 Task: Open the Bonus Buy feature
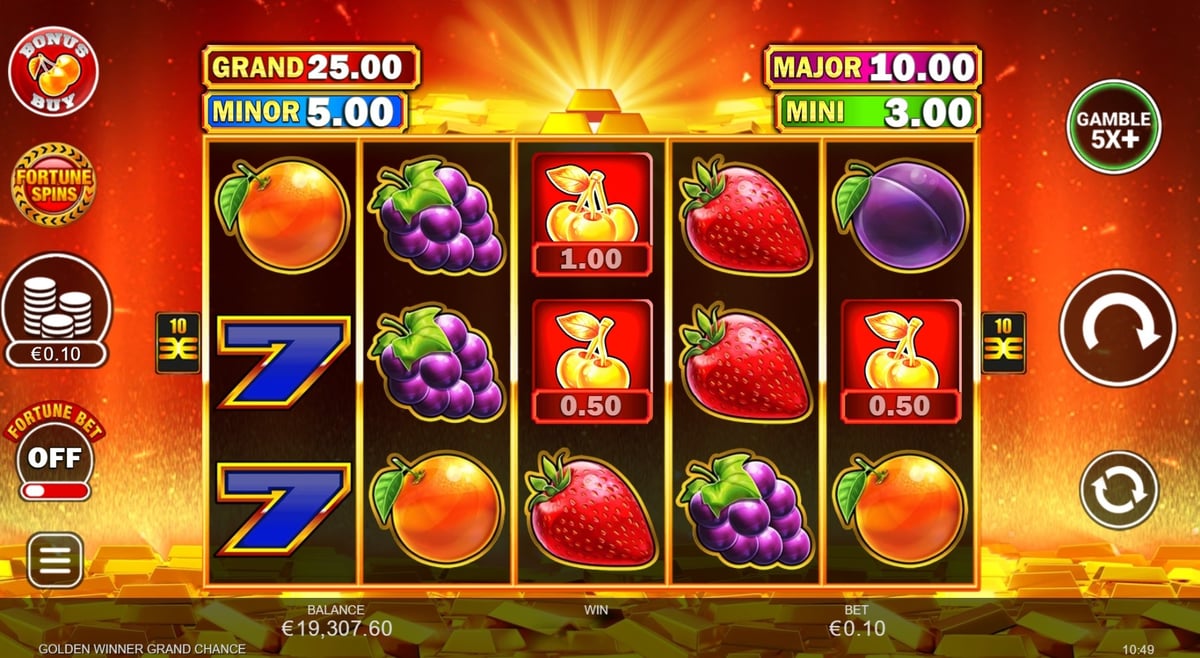tap(52, 73)
